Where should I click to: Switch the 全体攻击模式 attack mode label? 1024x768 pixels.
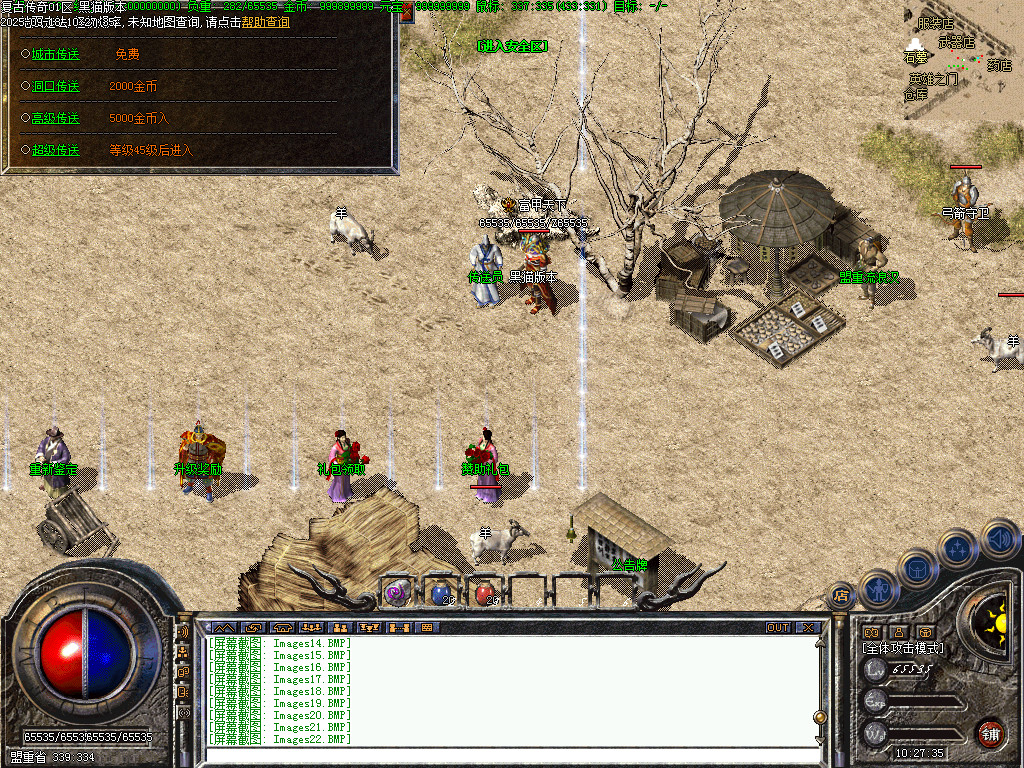click(x=903, y=648)
